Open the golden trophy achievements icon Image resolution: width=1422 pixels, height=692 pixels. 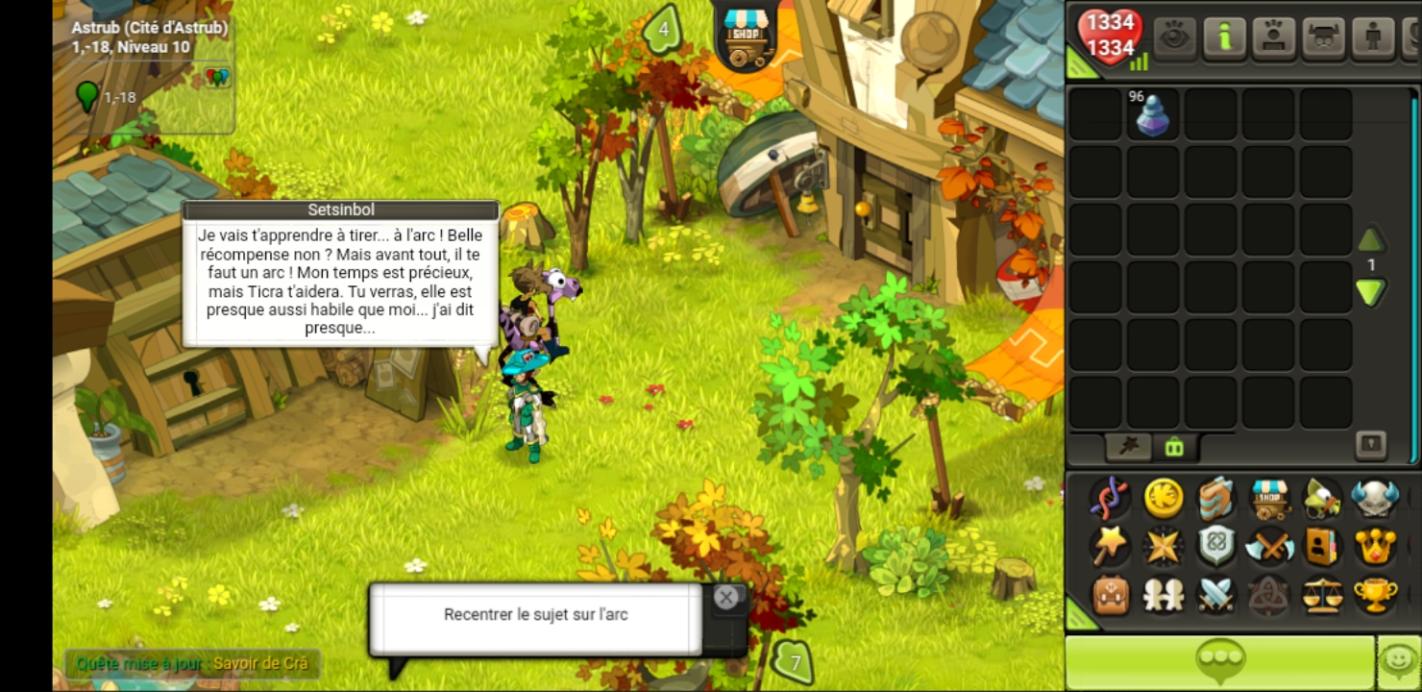(x=1375, y=595)
